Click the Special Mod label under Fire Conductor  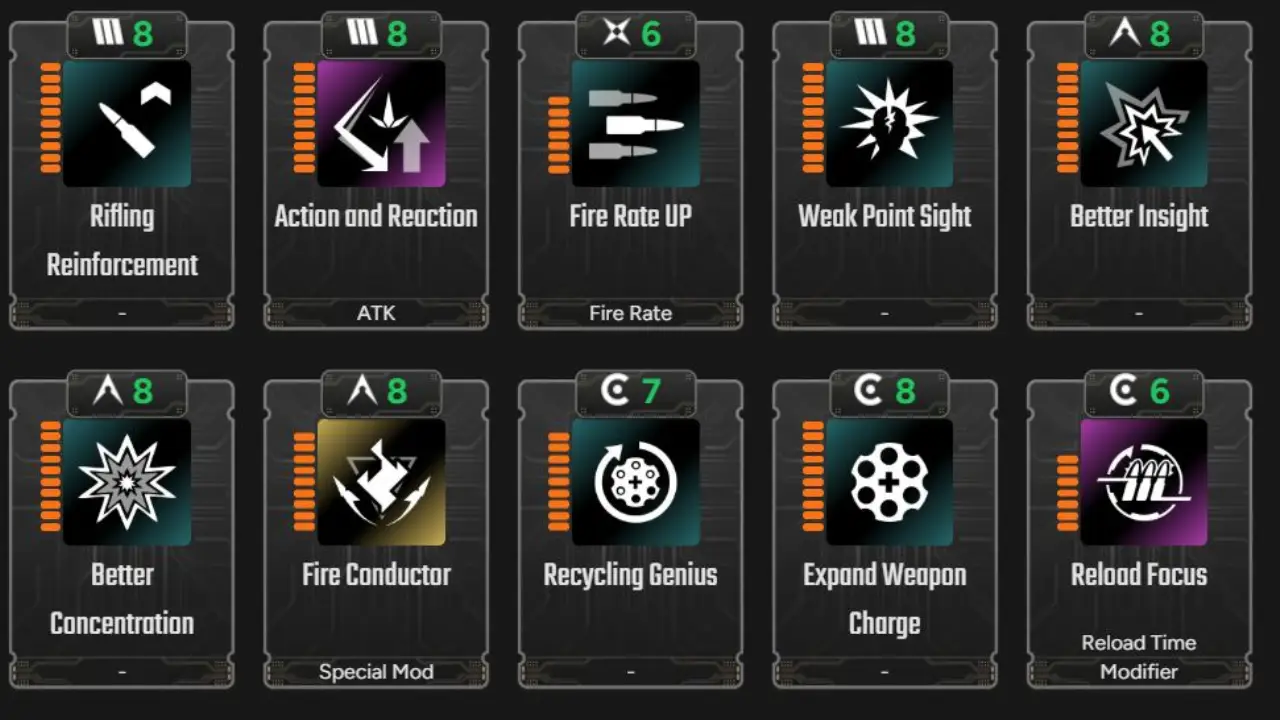(x=376, y=671)
